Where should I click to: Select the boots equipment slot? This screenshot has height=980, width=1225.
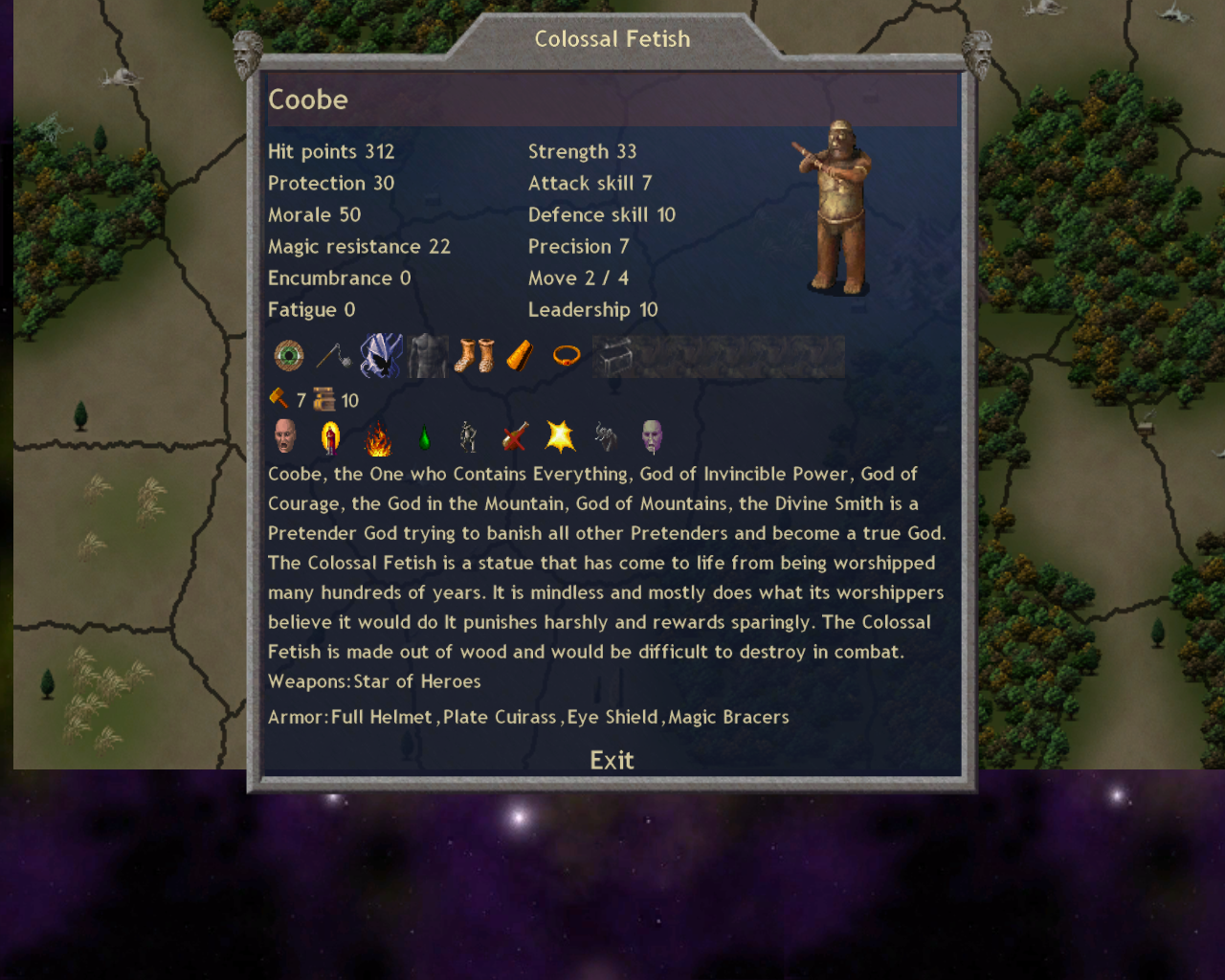coord(474,356)
